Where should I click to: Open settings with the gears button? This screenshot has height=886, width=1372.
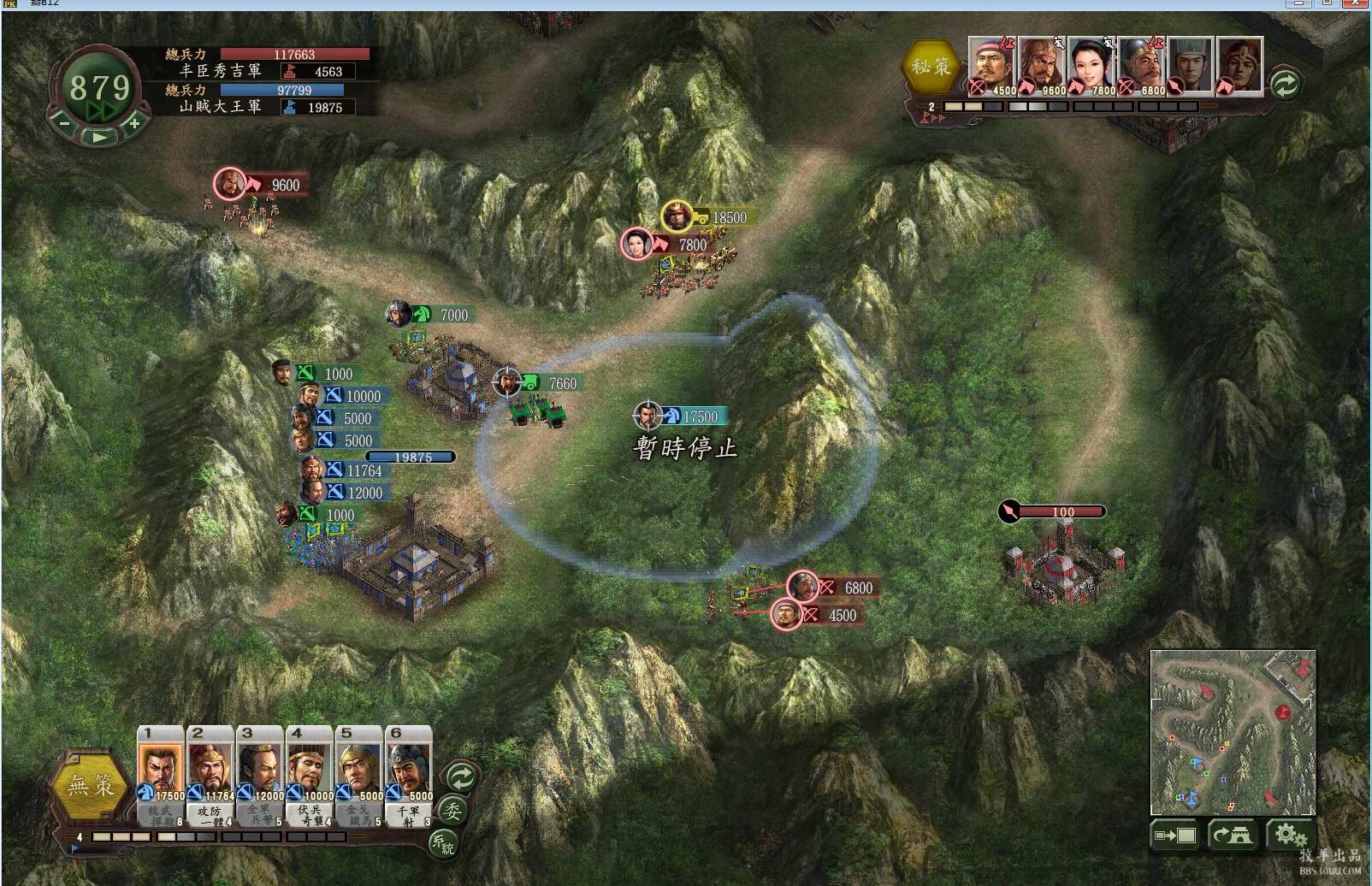pyautogui.click(x=1289, y=835)
